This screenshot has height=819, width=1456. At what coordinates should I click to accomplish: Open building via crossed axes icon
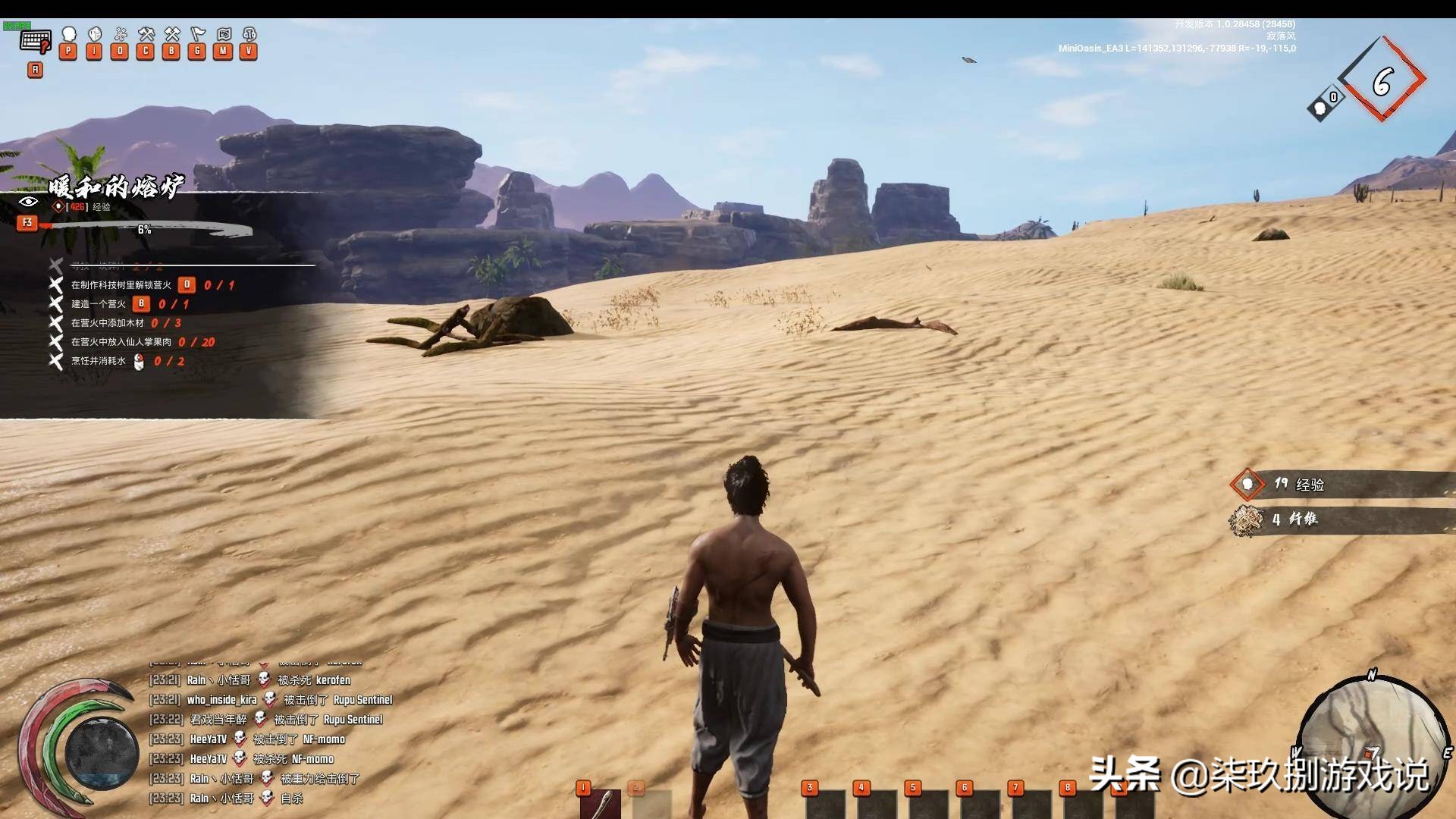(x=172, y=35)
